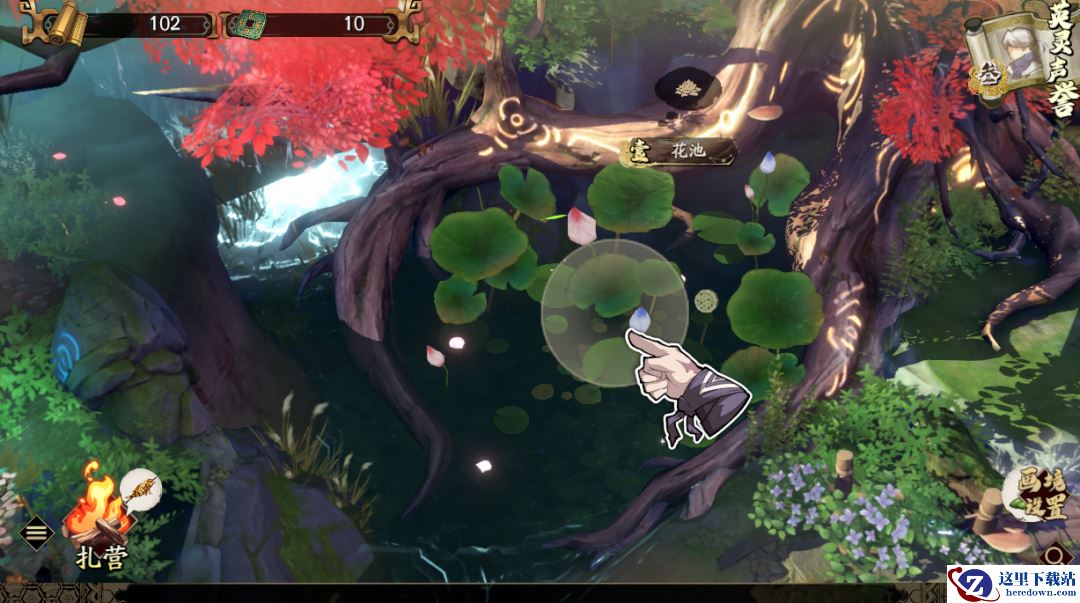Select the 壹 花池 location label

pos(679,152)
